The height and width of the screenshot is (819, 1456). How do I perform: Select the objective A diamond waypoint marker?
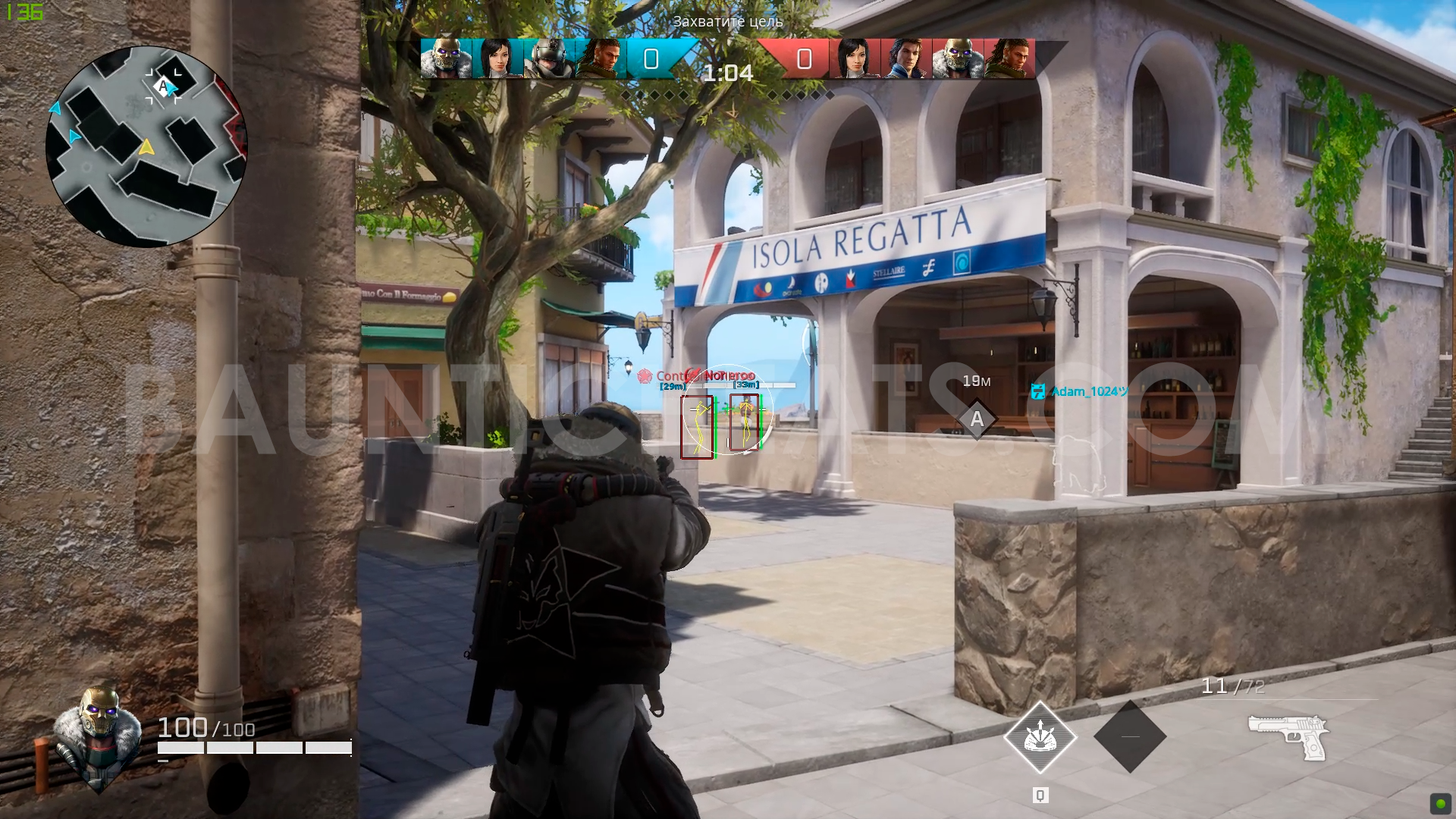[977, 419]
